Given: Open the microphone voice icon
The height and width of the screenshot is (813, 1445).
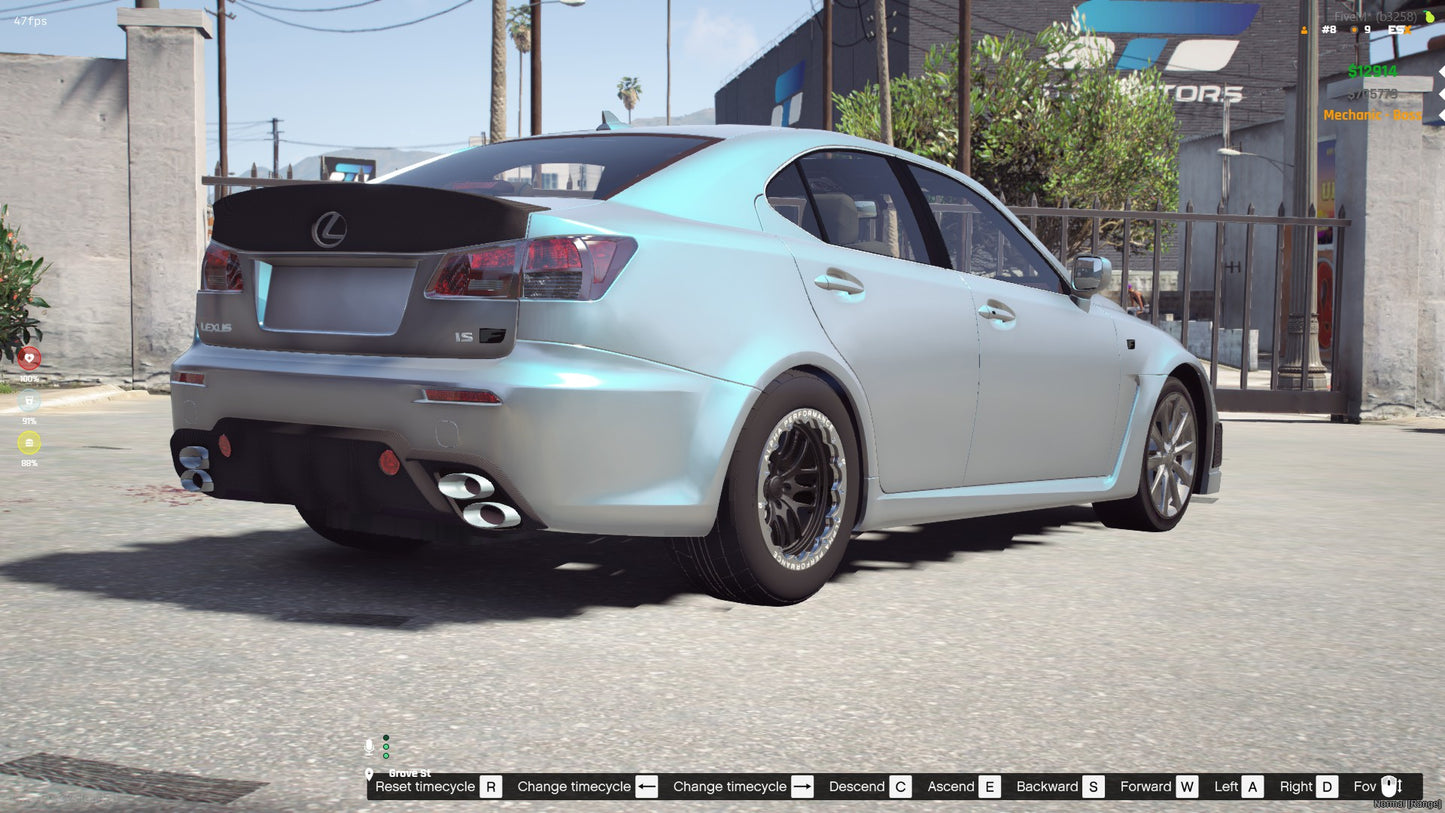Looking at the screenshot, I should (369, 745).
